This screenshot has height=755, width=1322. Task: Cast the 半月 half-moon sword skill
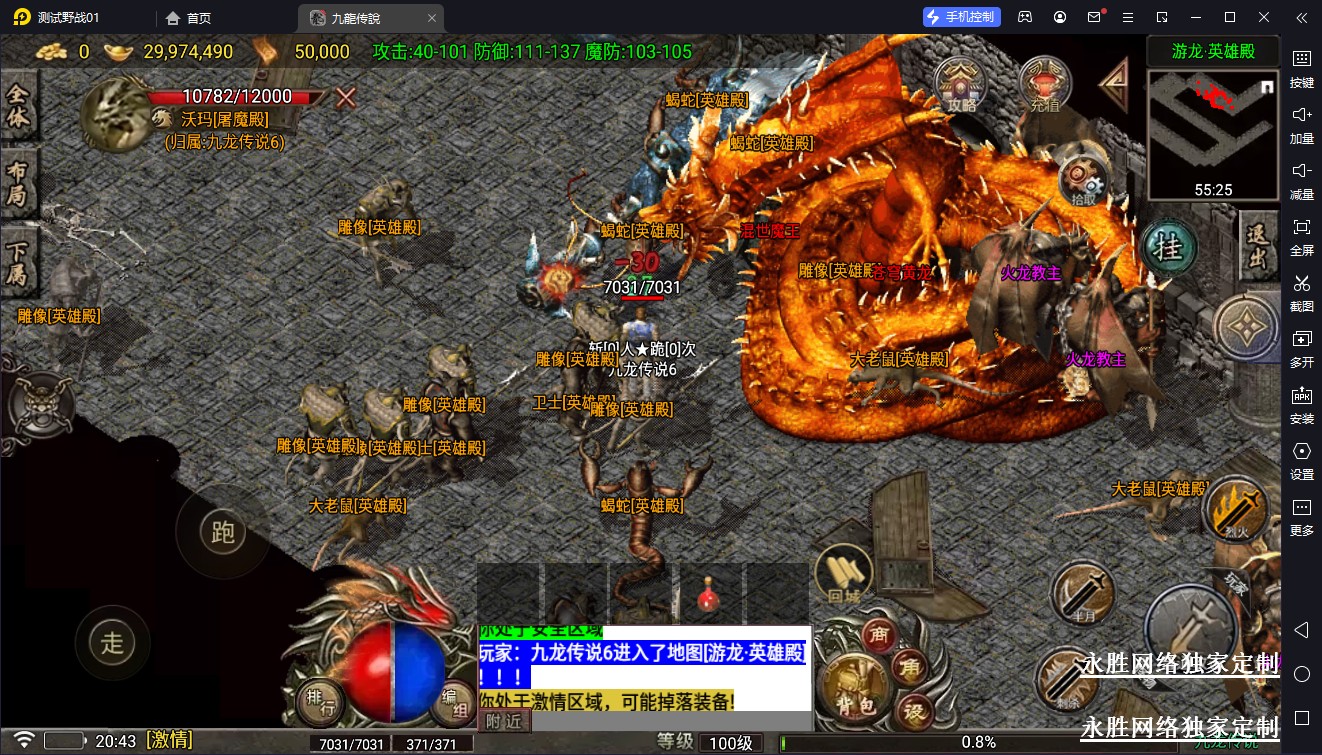coord(1082,594)
